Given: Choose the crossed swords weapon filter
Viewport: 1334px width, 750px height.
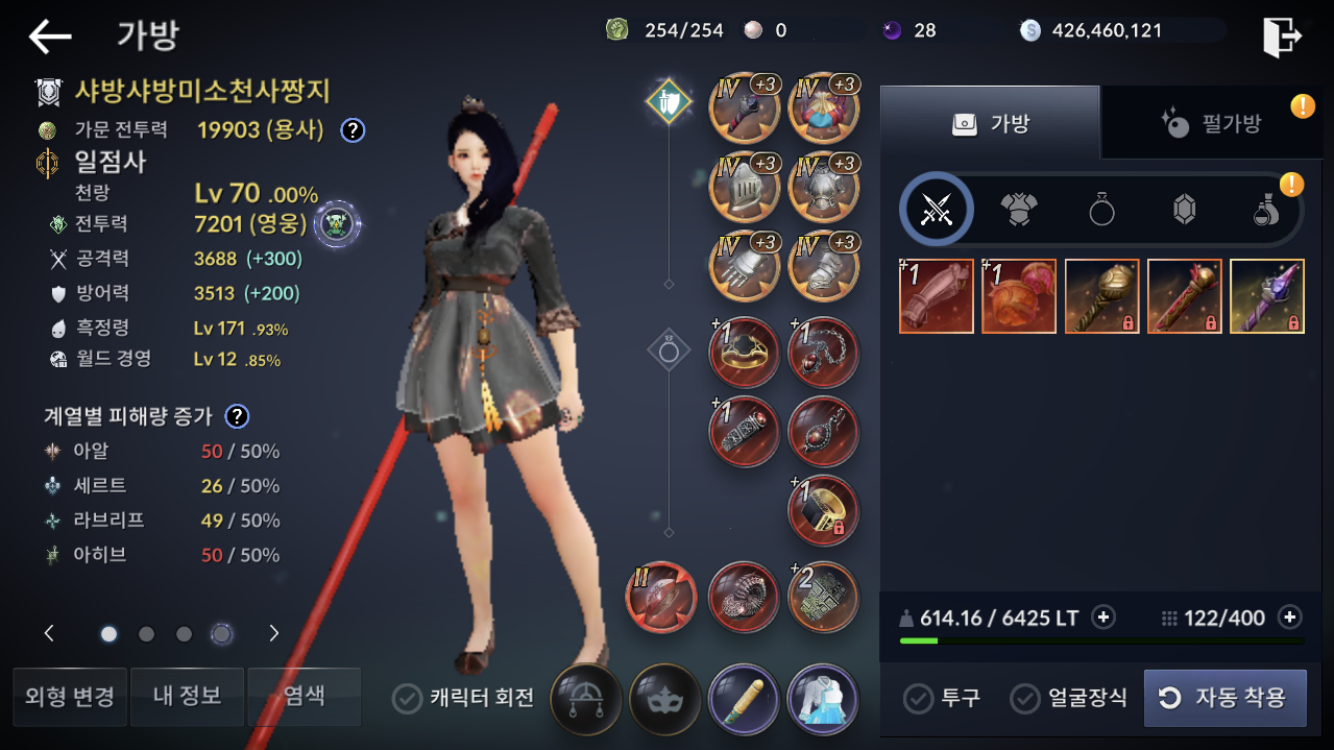Looking at the screenshot, I should coord(936,209).
